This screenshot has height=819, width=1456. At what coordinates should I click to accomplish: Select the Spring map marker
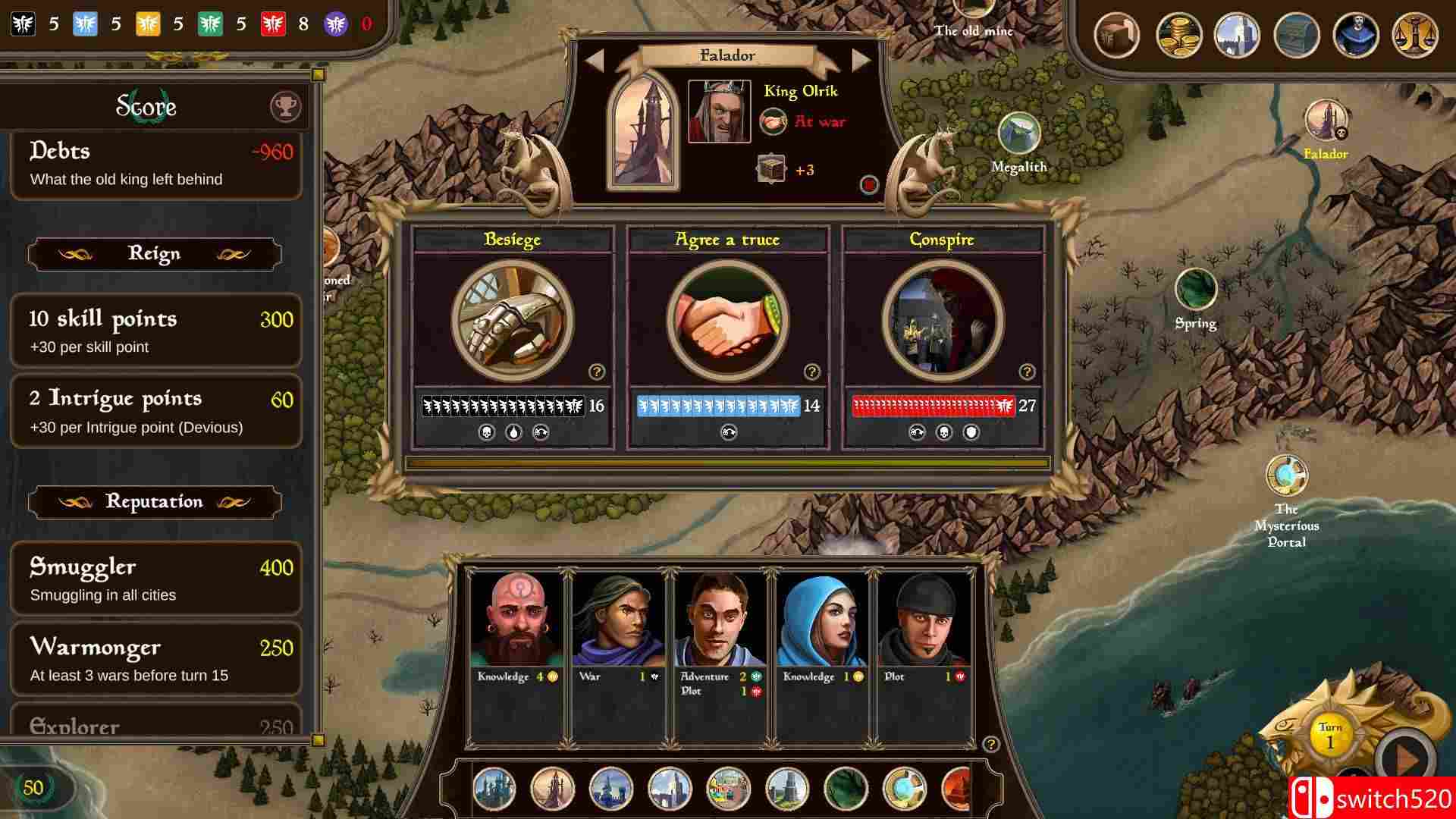[x=1195, y=289]
